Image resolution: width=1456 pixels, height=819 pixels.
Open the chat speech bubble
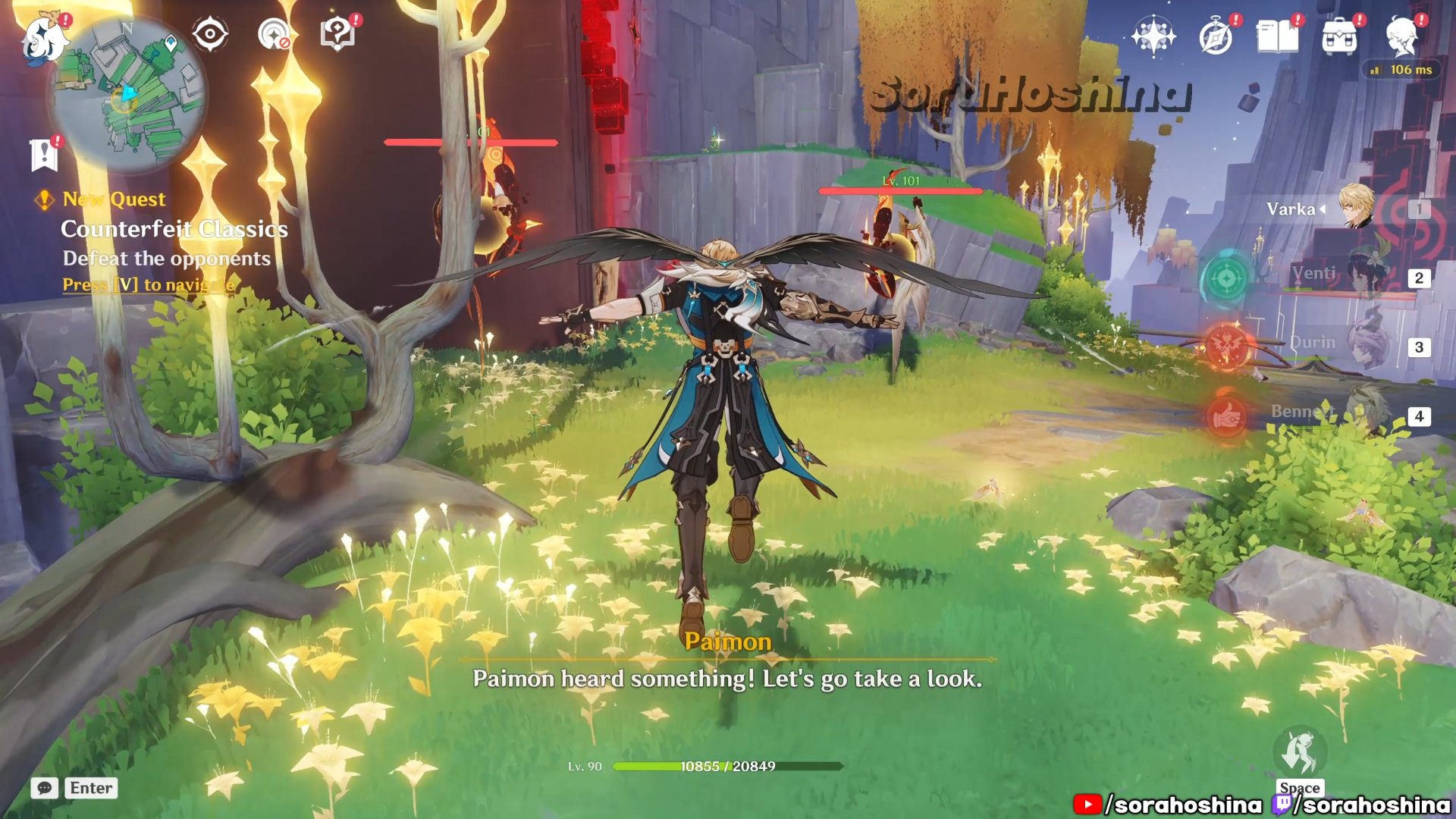pos(45,788)
